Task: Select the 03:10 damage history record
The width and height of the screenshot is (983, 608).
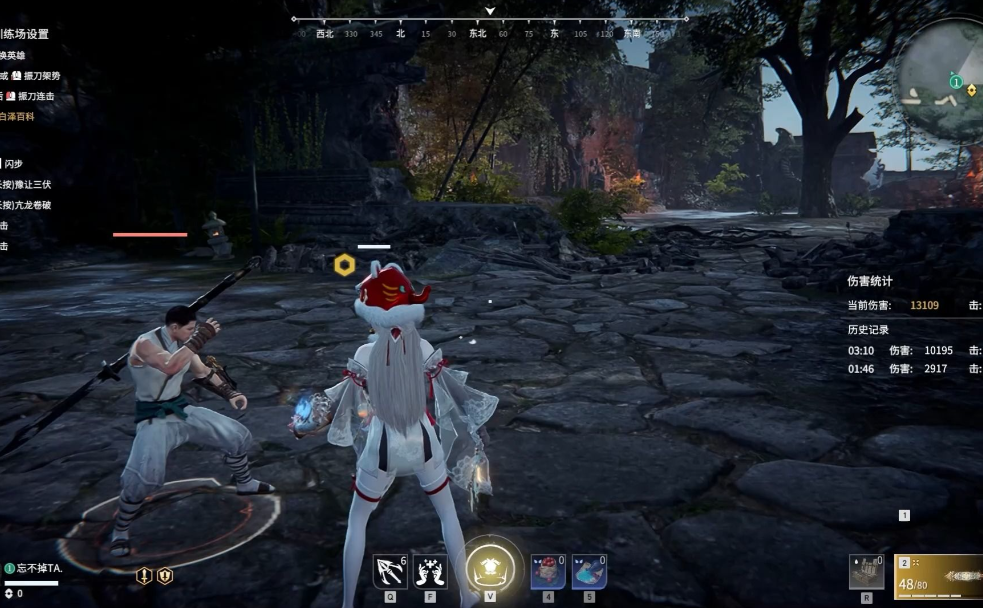Action: [900, 350]
